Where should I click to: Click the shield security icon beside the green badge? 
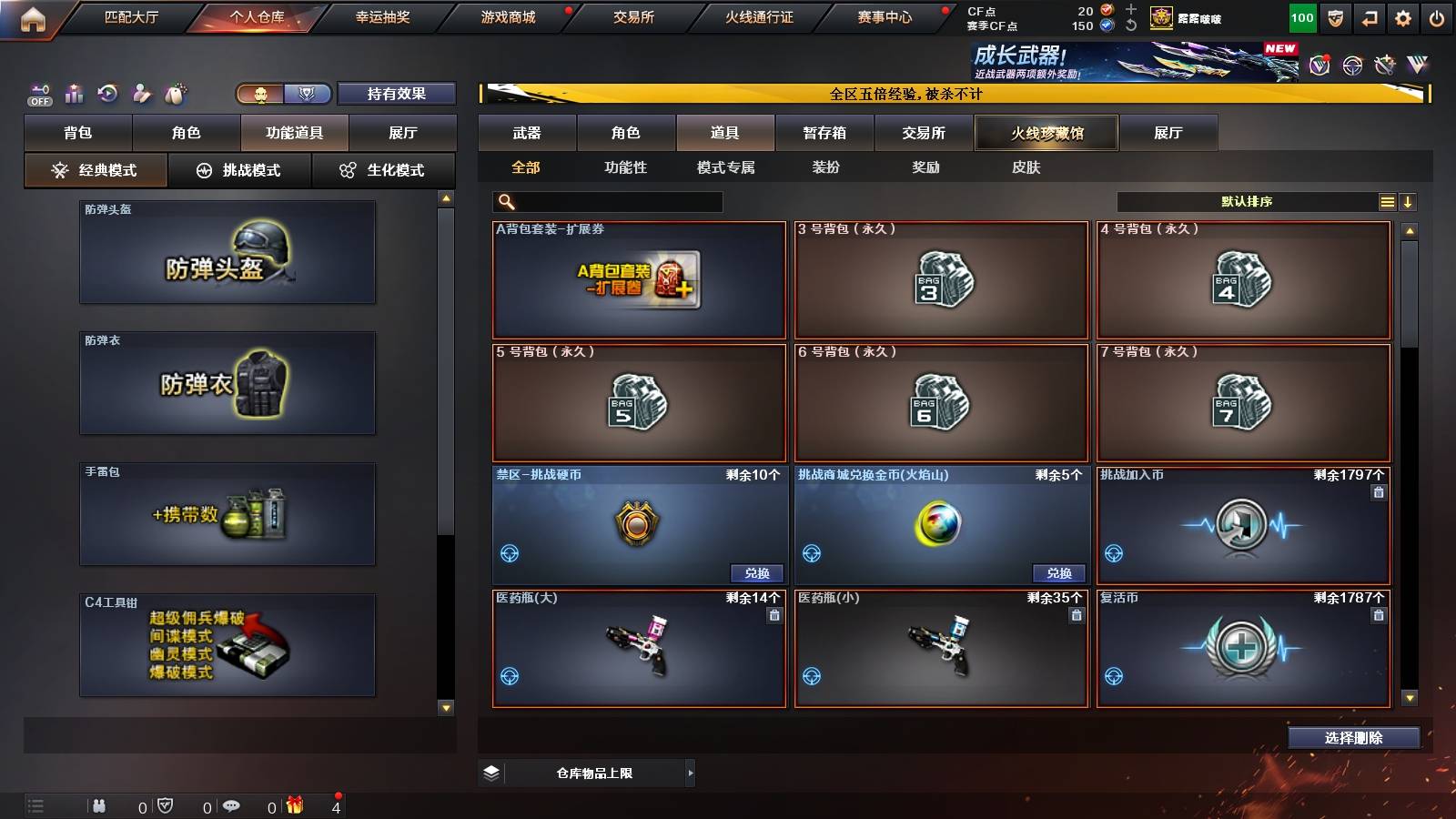point(1334,17)
